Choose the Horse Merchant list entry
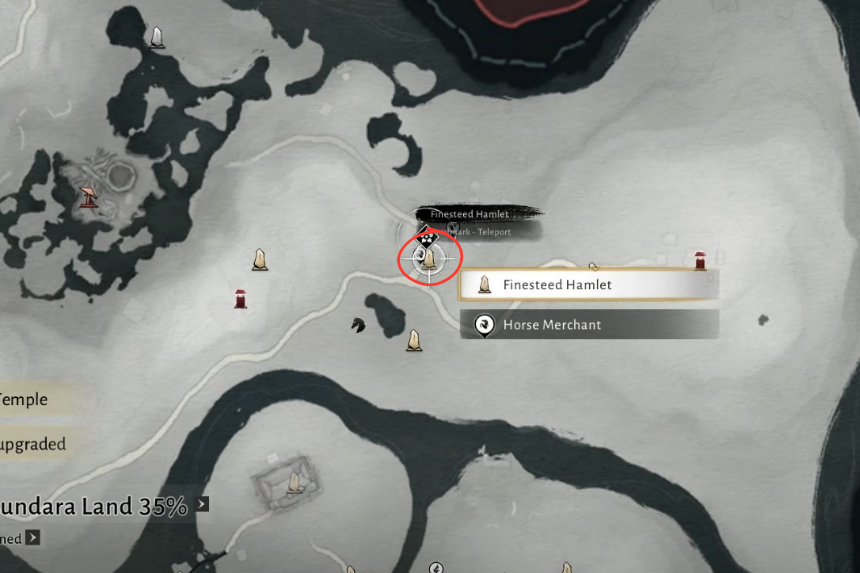Screen dimensions: 860x573 click(x=588, y=325)
